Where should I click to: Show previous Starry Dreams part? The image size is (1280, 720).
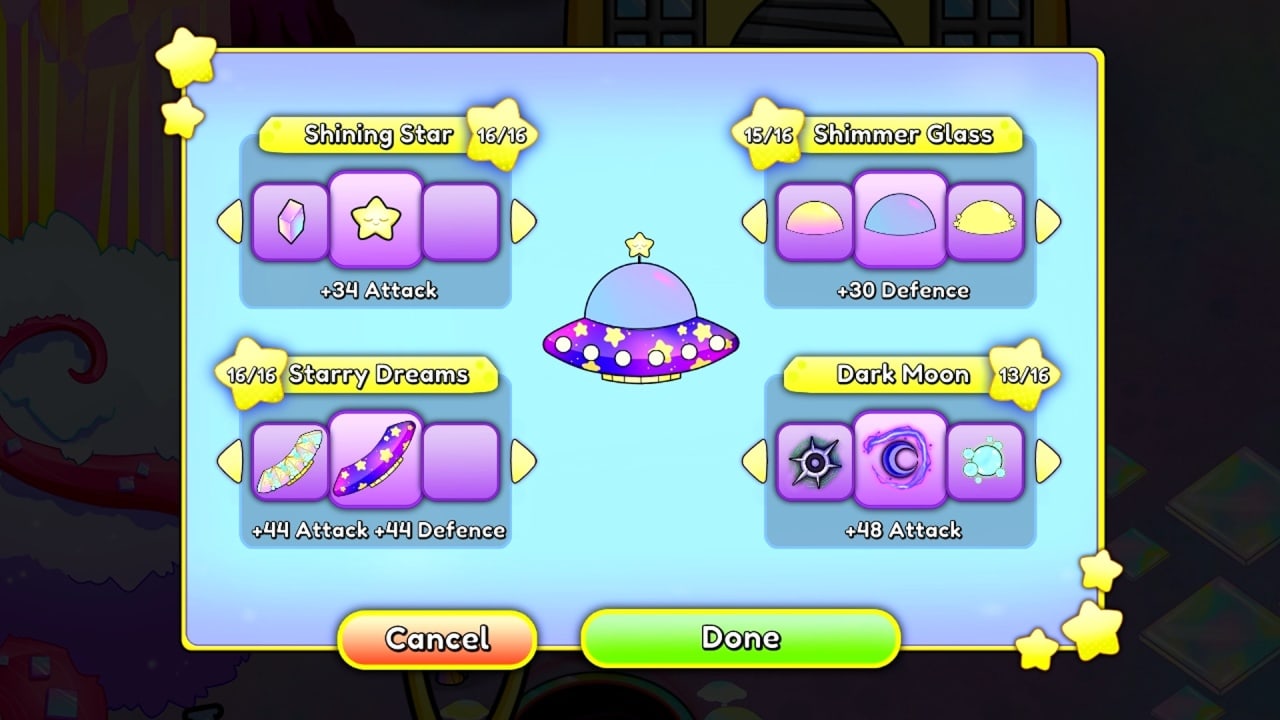[230, 461]
